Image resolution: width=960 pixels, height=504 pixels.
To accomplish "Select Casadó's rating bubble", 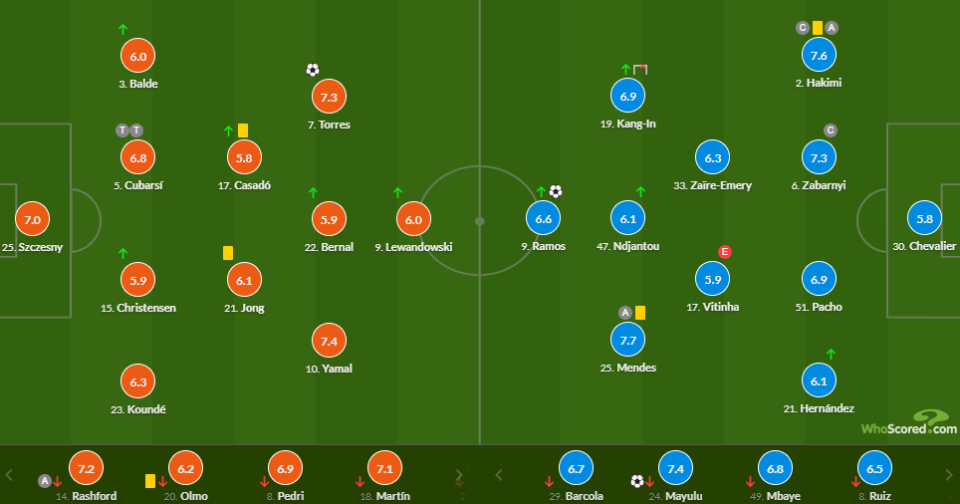I will (x=244, y=158).
